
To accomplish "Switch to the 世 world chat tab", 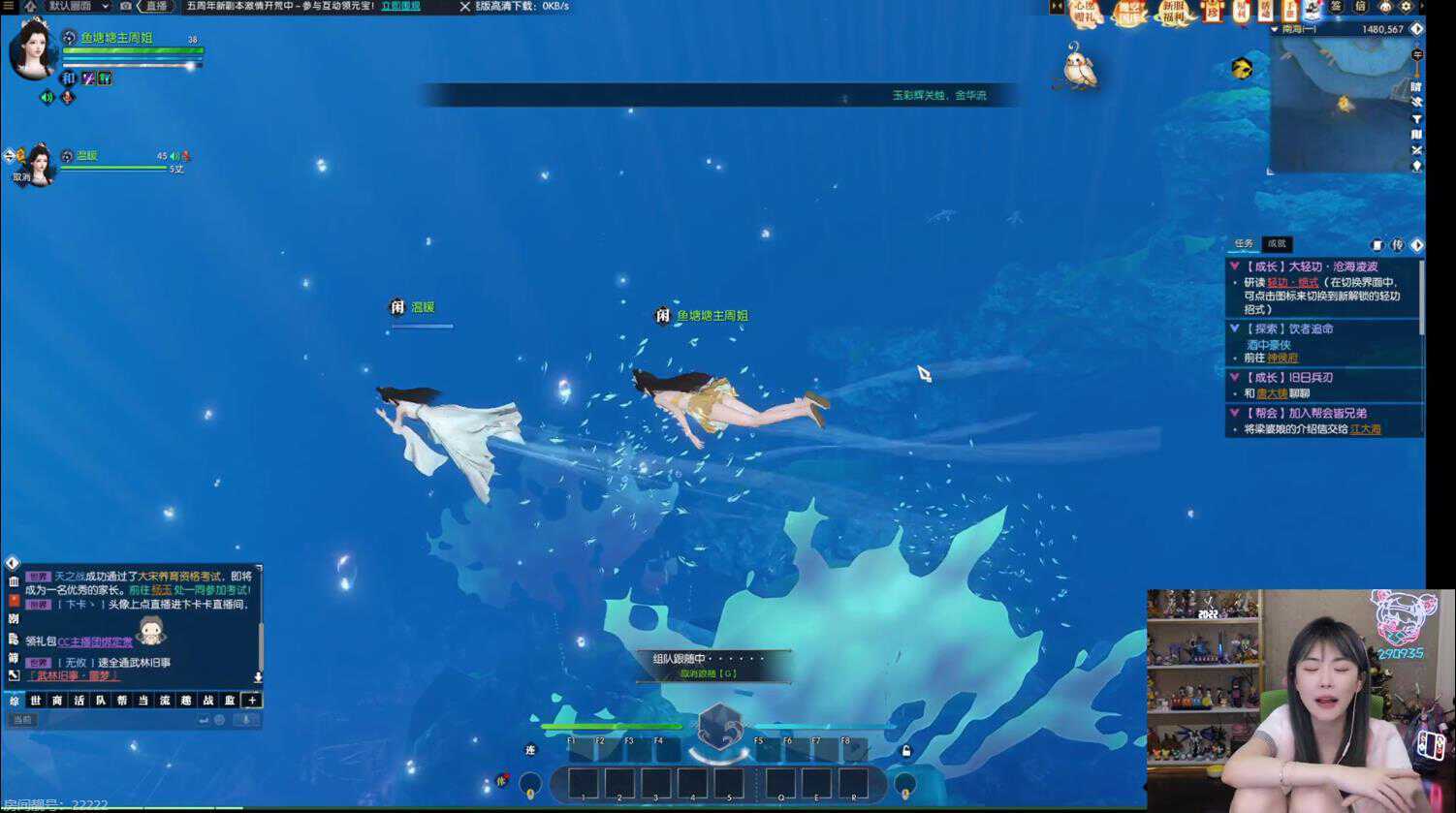I will coord(36,701).
